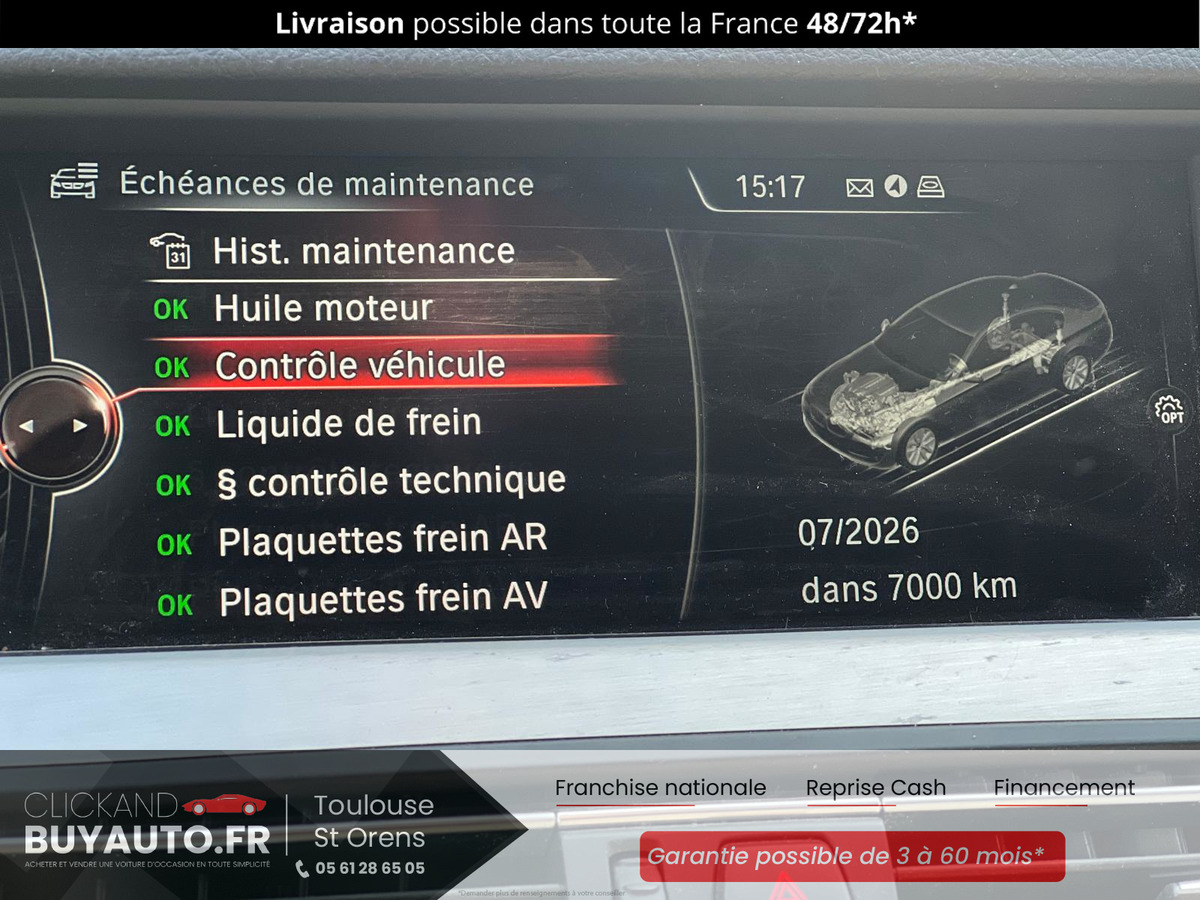The height and width of the screenshot is (900, 1200).
Task: Click the right arrow on the round controller
Action: coord(80,426)
